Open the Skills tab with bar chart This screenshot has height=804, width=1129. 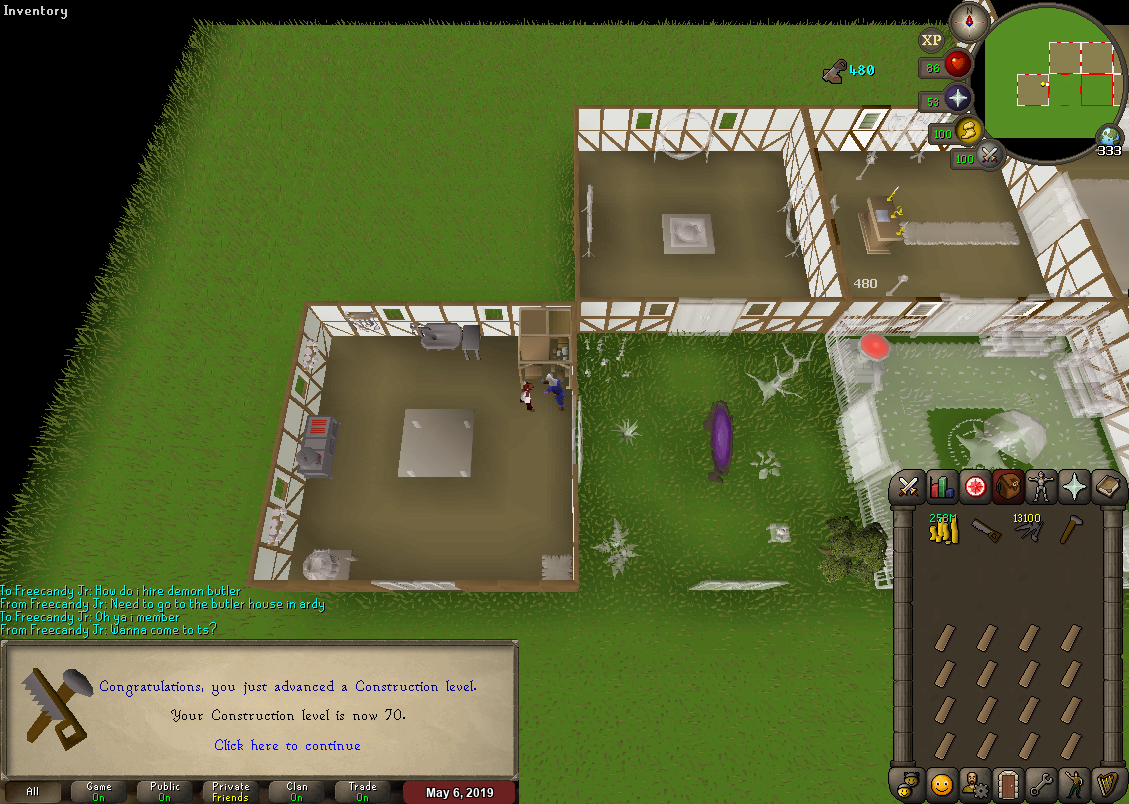point(941,487)
